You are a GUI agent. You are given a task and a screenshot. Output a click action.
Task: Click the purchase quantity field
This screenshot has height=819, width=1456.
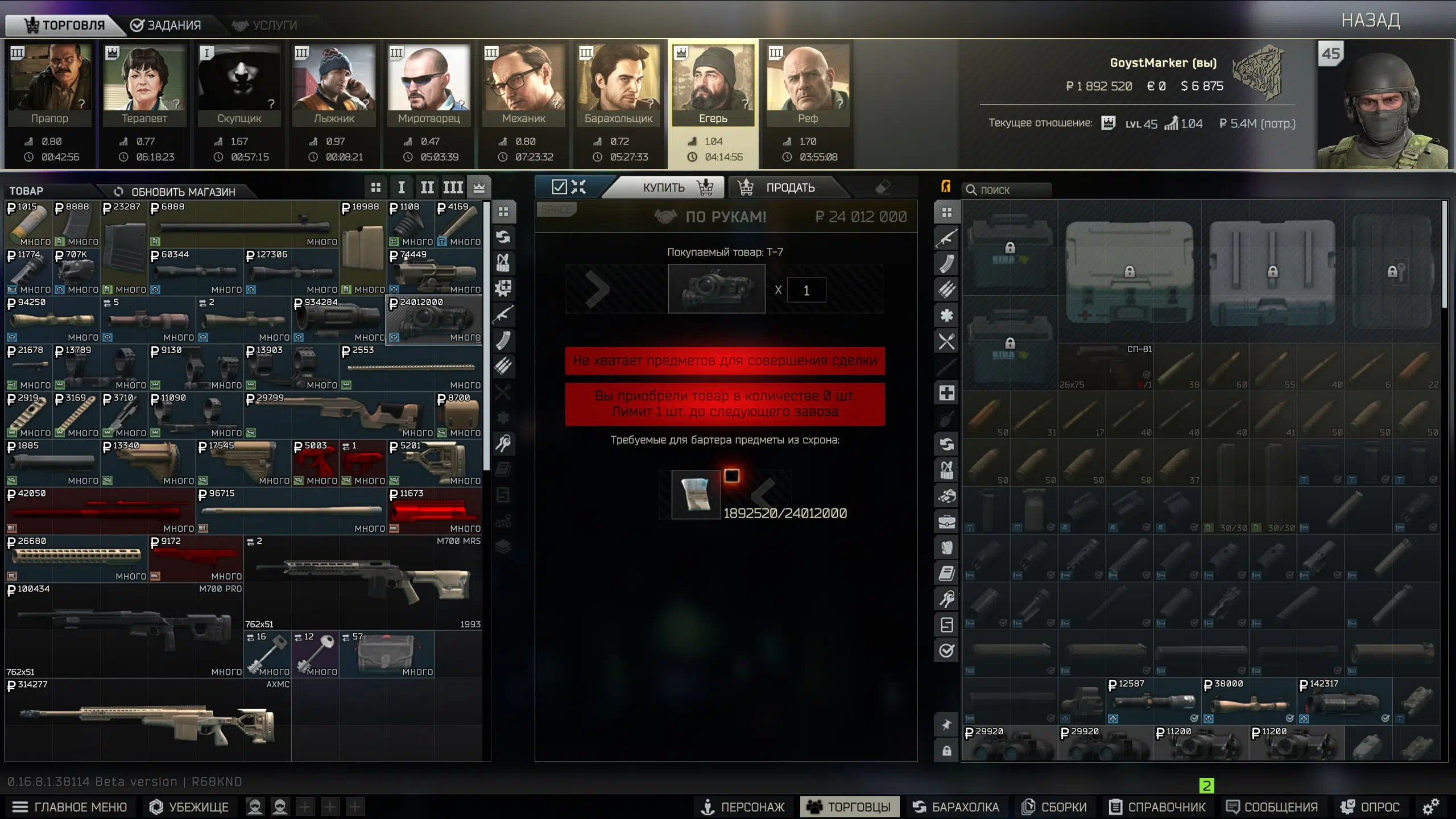coord(806,291)
